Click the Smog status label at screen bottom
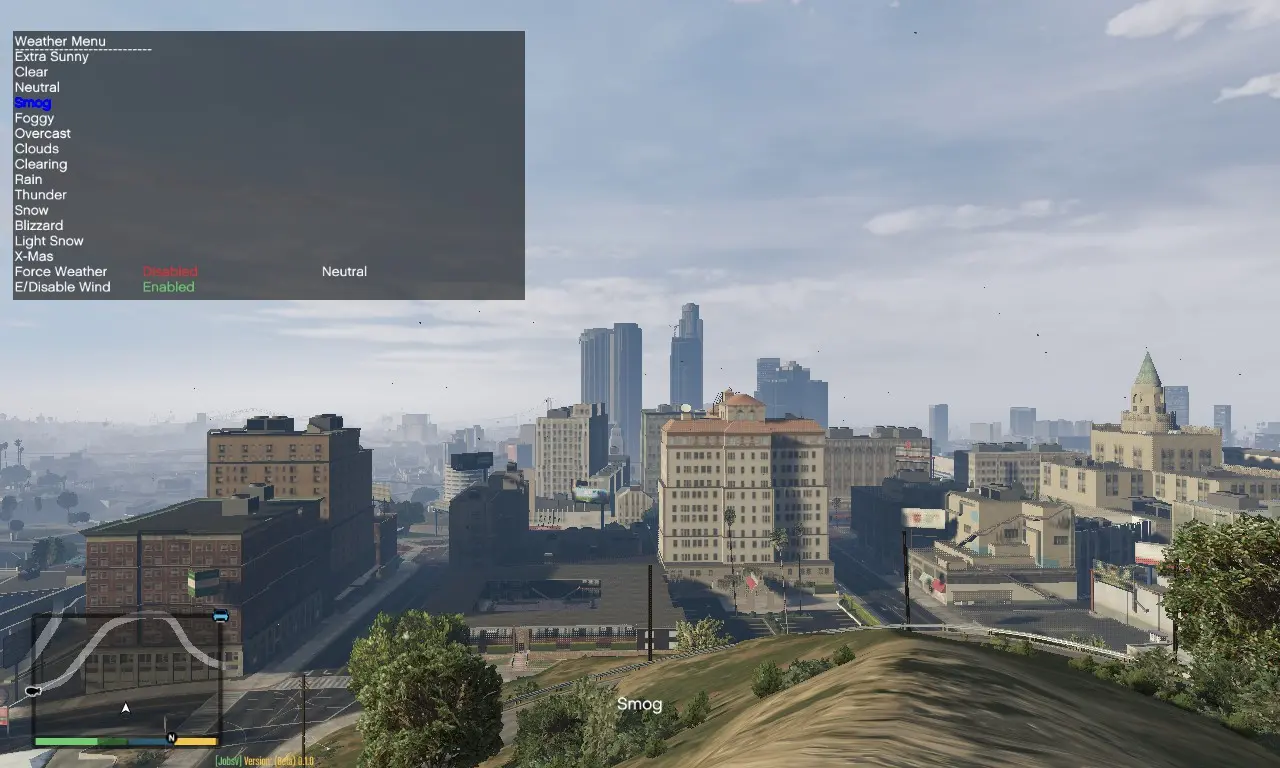Image resolution: width=1280 pixels, height=768 pixels. point(640,704)
